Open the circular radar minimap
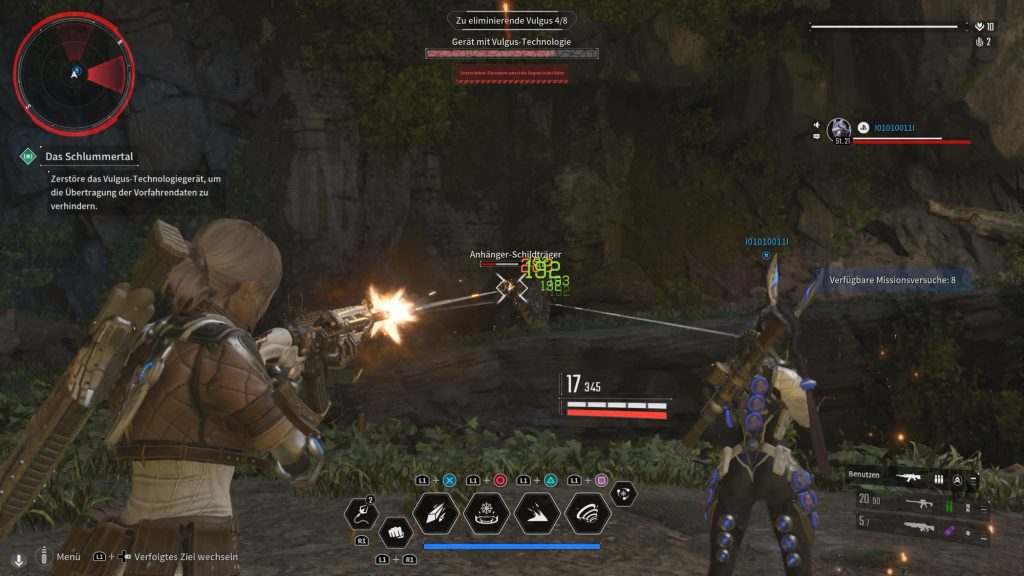Screen dimensions: 1024x576 click(x=74, y=73)
